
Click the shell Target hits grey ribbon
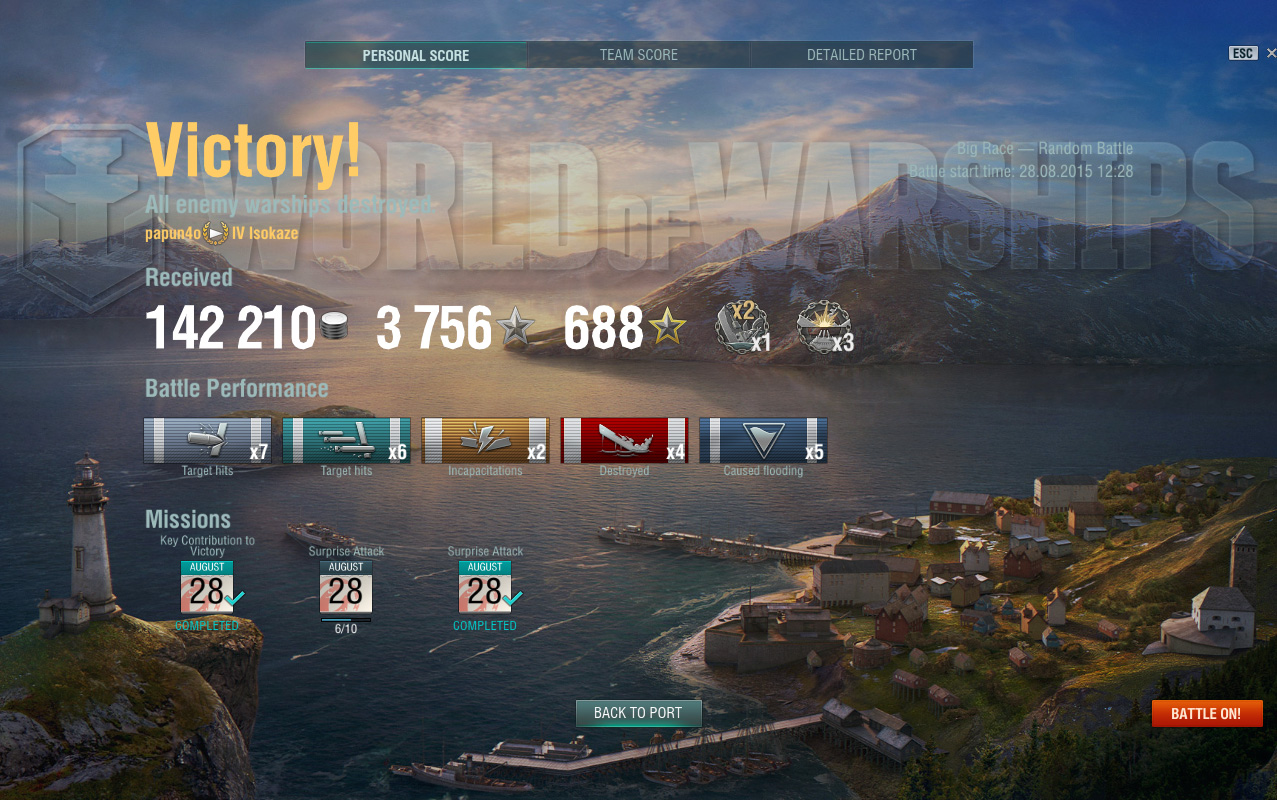207,440
